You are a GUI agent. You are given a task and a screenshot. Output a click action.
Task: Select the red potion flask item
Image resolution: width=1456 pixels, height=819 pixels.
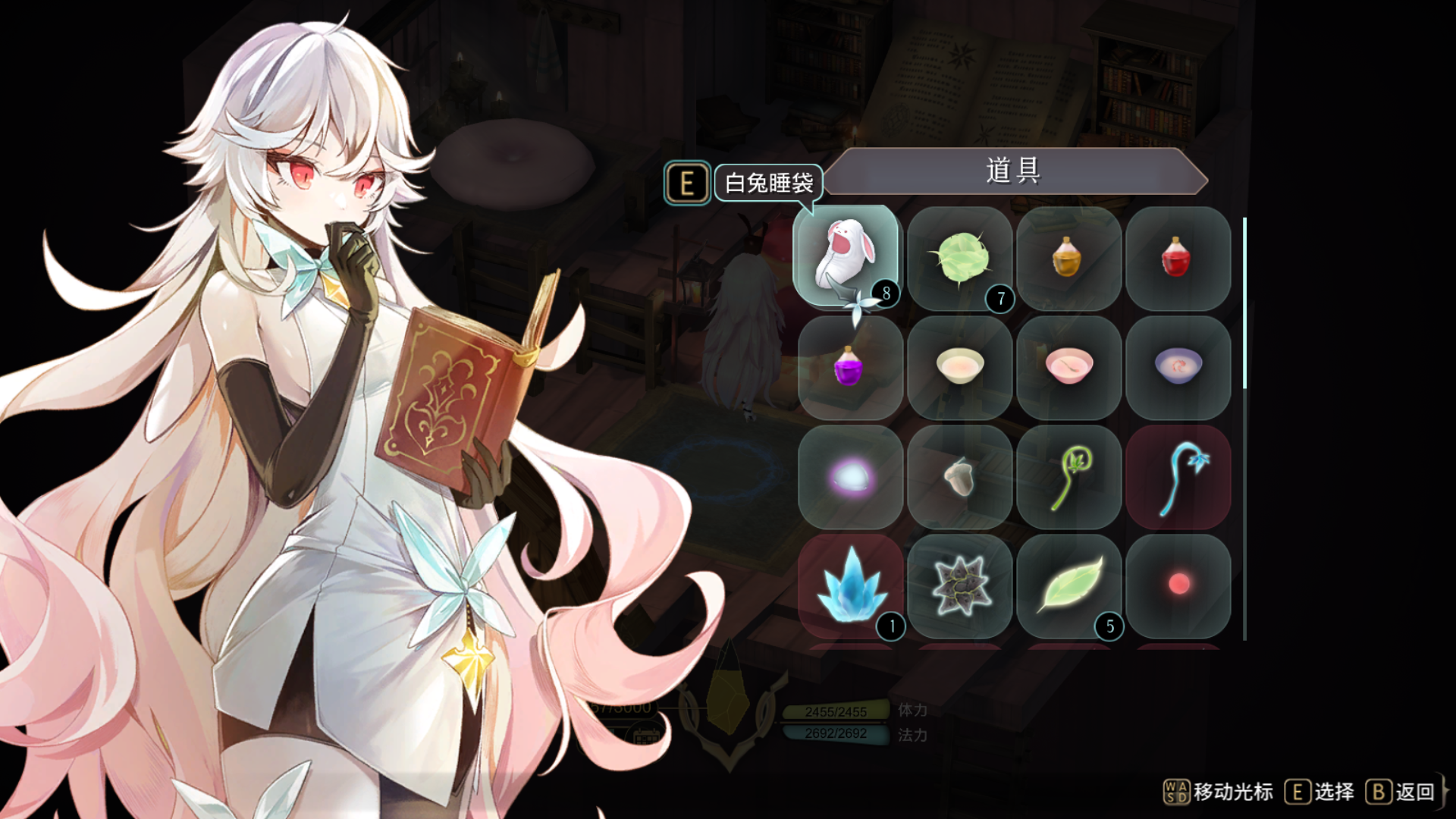coord(1178,258)
